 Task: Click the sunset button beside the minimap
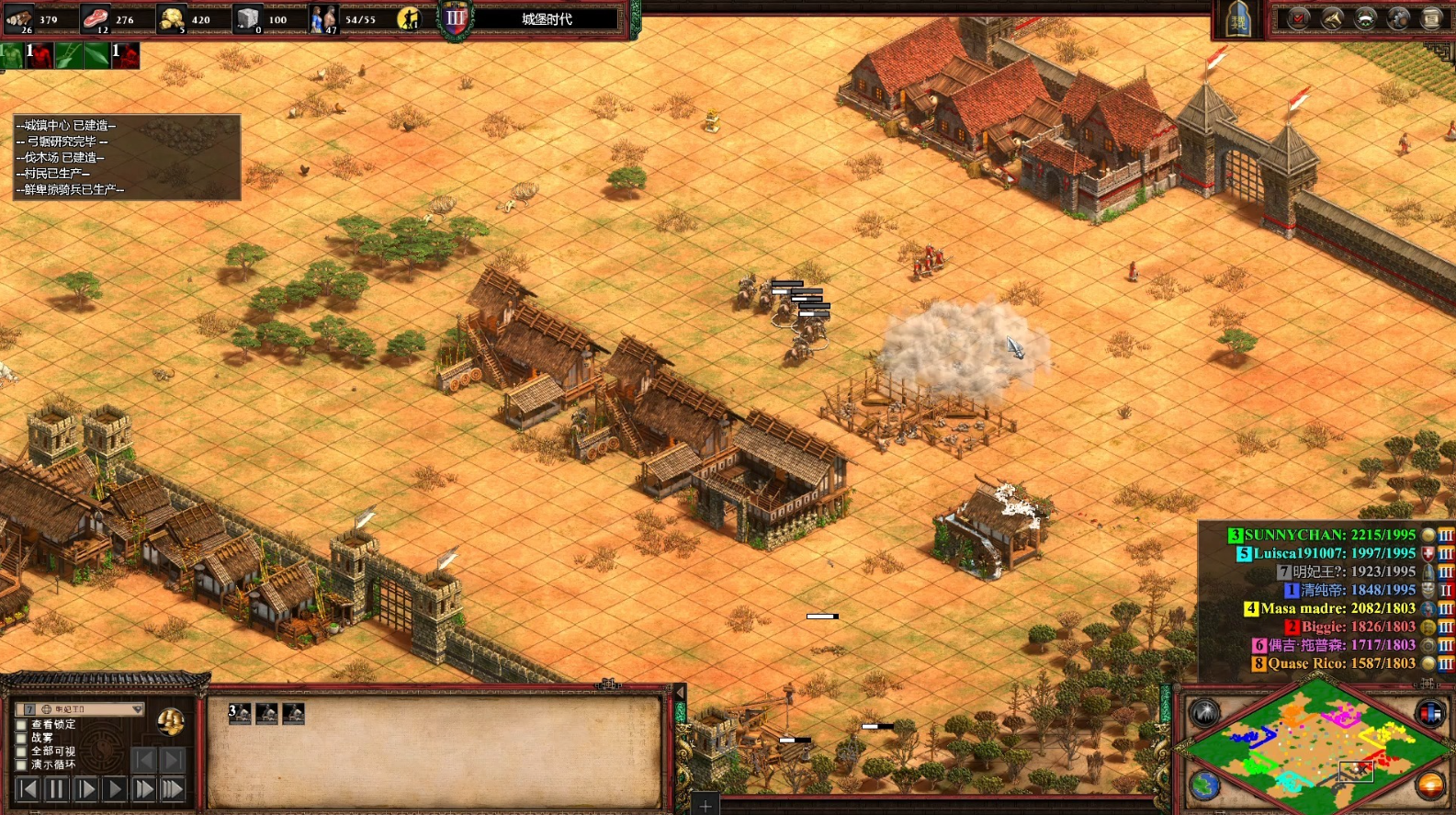pyautogui.click(x=1430, y=785)
